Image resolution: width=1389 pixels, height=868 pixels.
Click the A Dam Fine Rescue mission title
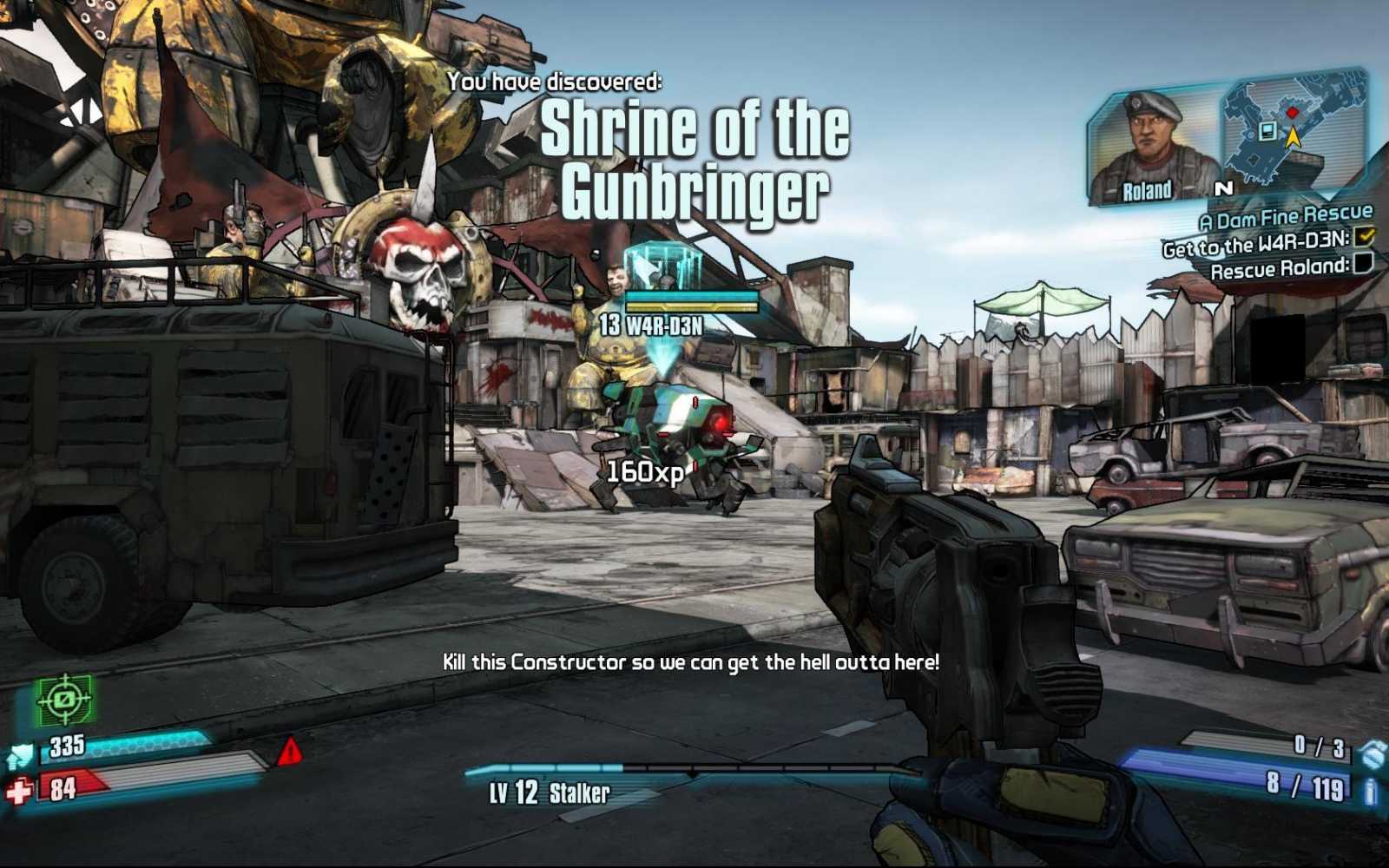(1286, 216)
